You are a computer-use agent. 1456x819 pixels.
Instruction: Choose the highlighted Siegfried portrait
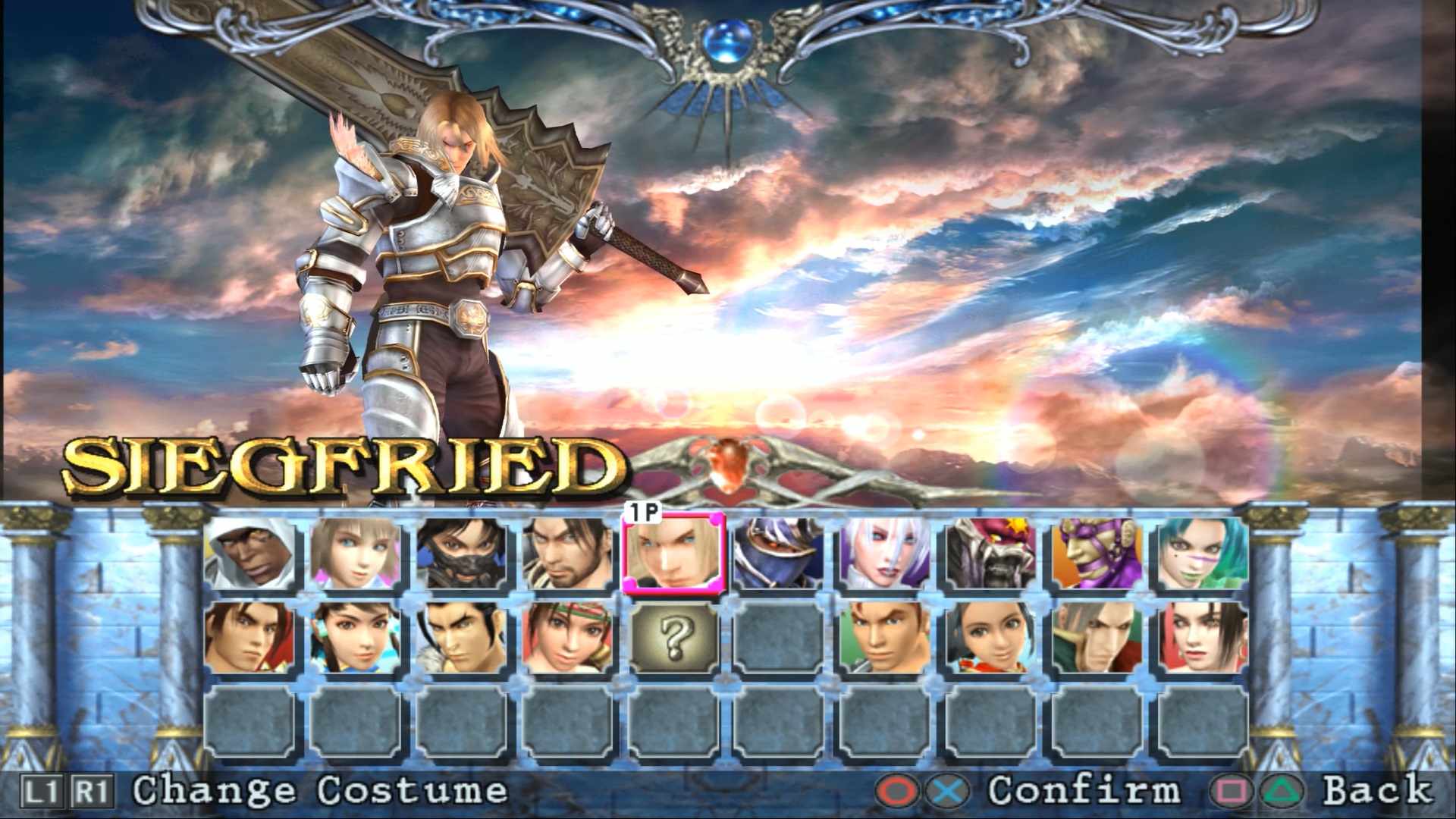pos(673,554)
